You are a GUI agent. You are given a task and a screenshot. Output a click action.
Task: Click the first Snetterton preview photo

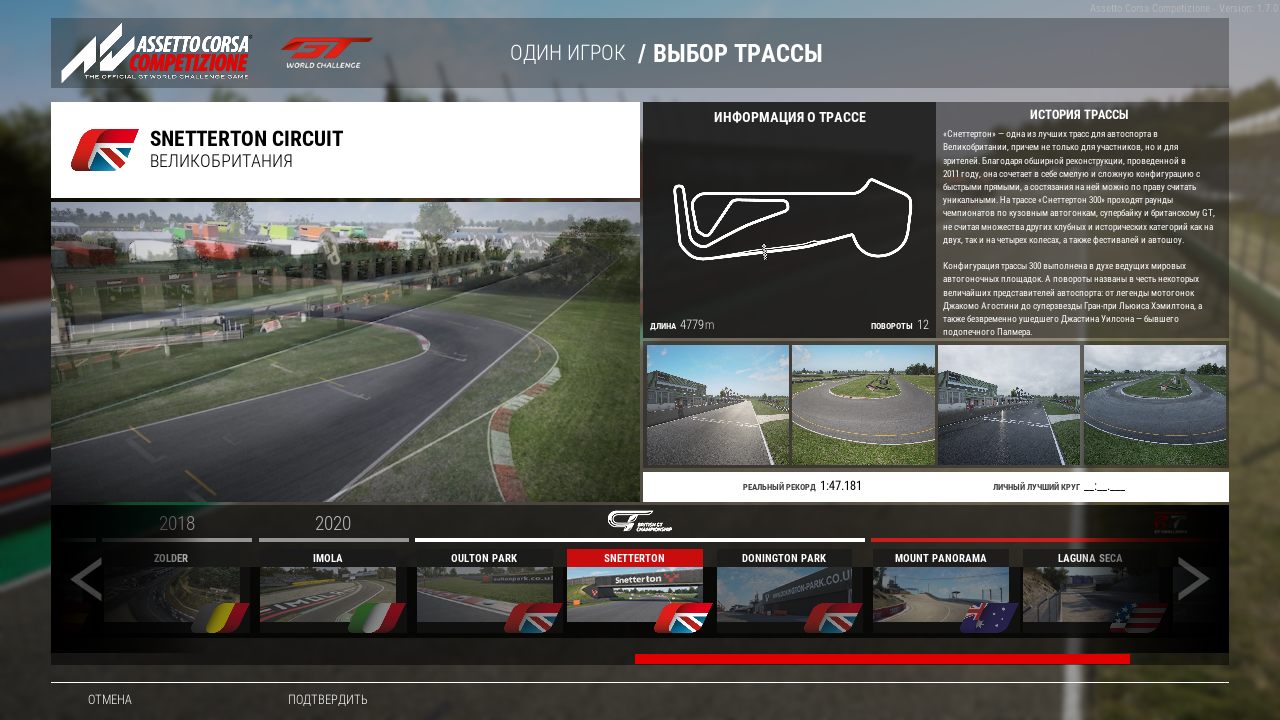(716, 404)
